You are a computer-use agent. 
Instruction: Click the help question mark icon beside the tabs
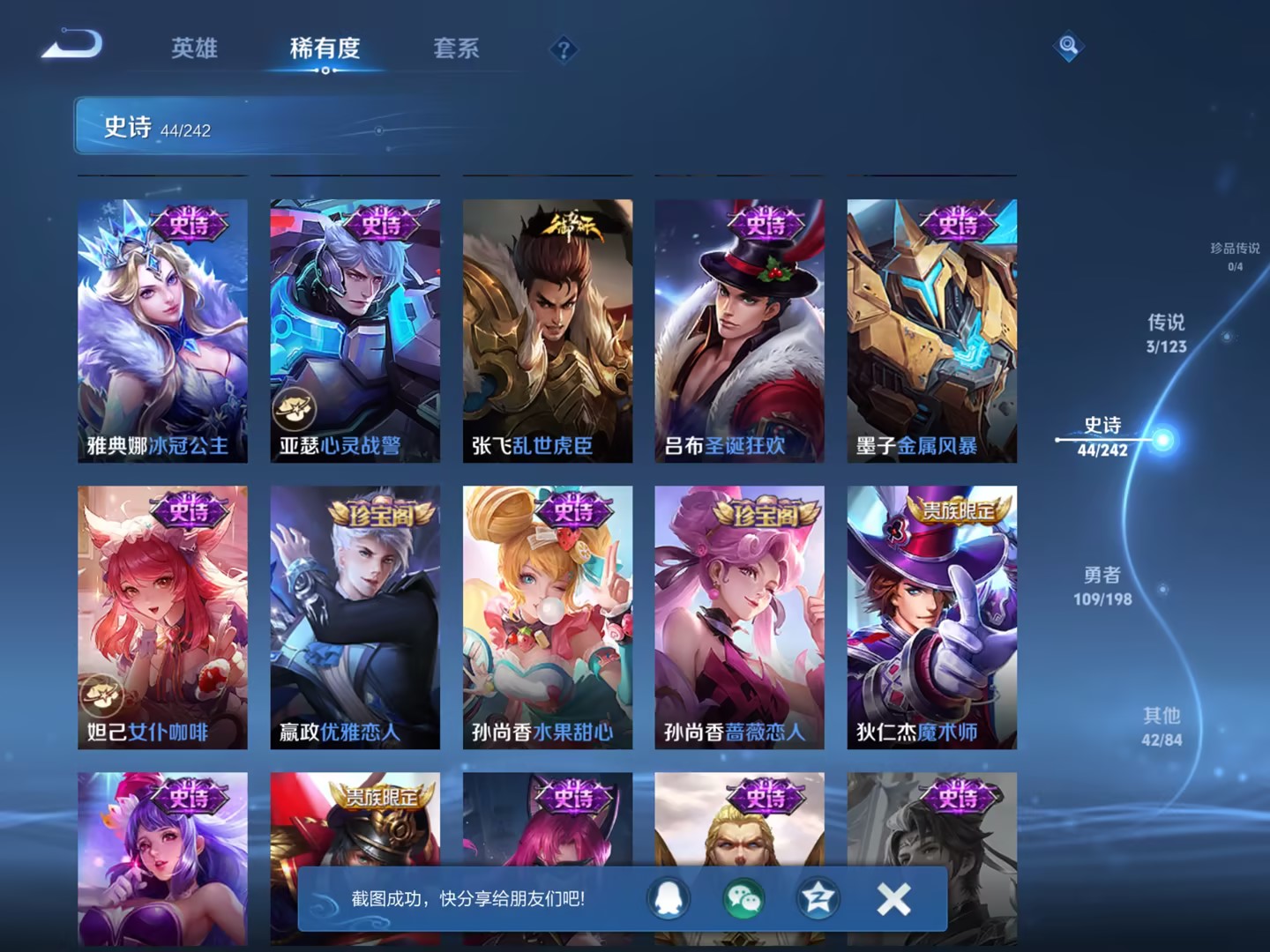tap(564, 50)
